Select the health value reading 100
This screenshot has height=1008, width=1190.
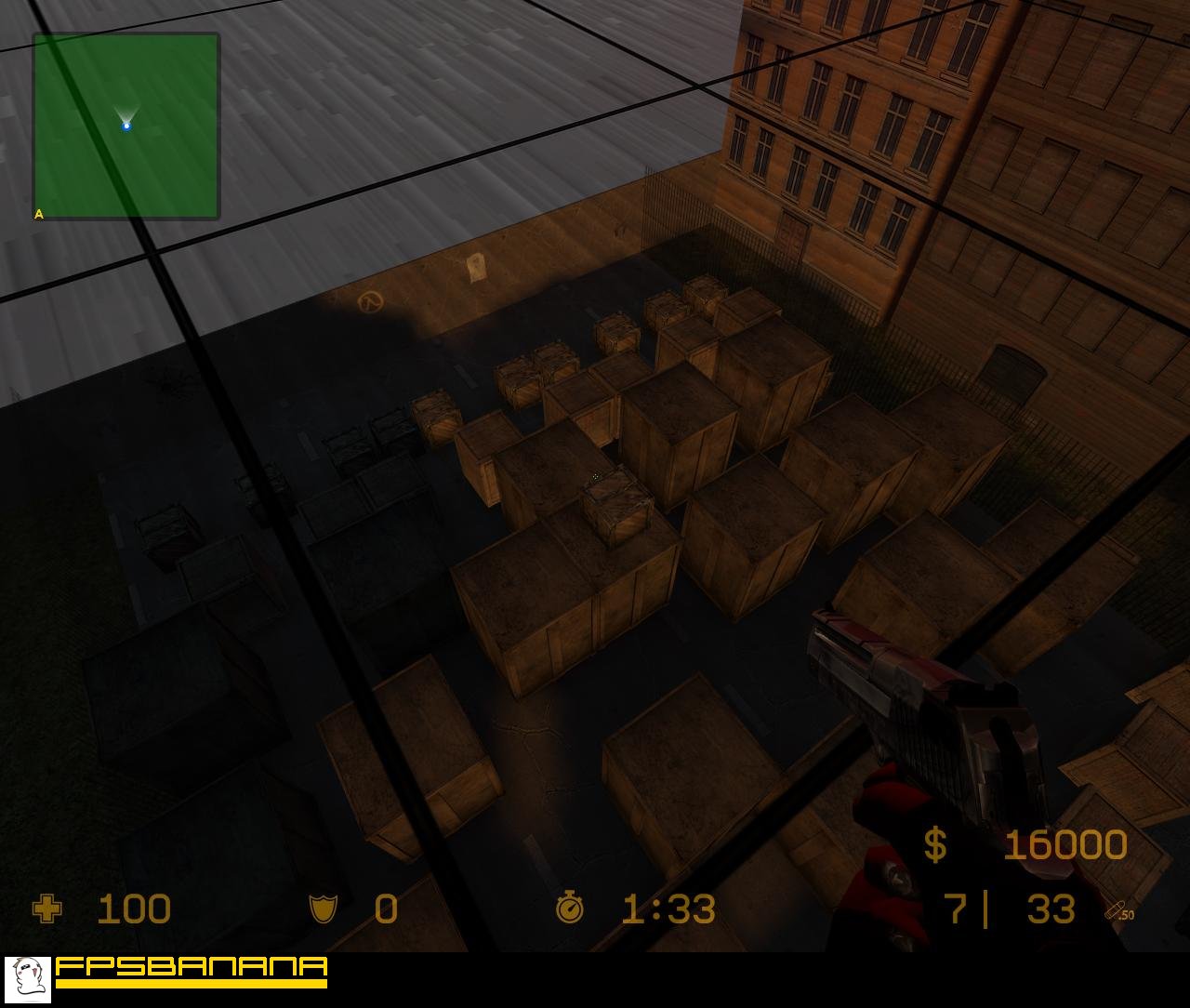135,909
